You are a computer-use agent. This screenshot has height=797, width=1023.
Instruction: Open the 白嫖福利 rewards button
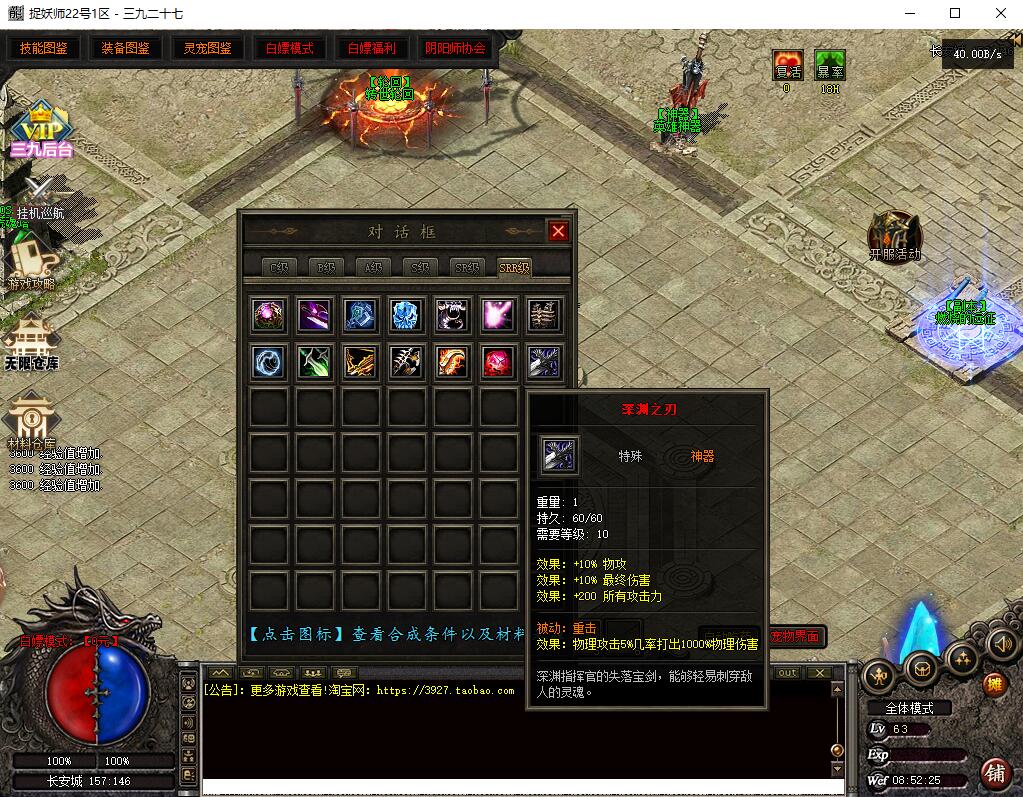click(x=371, y=48)
